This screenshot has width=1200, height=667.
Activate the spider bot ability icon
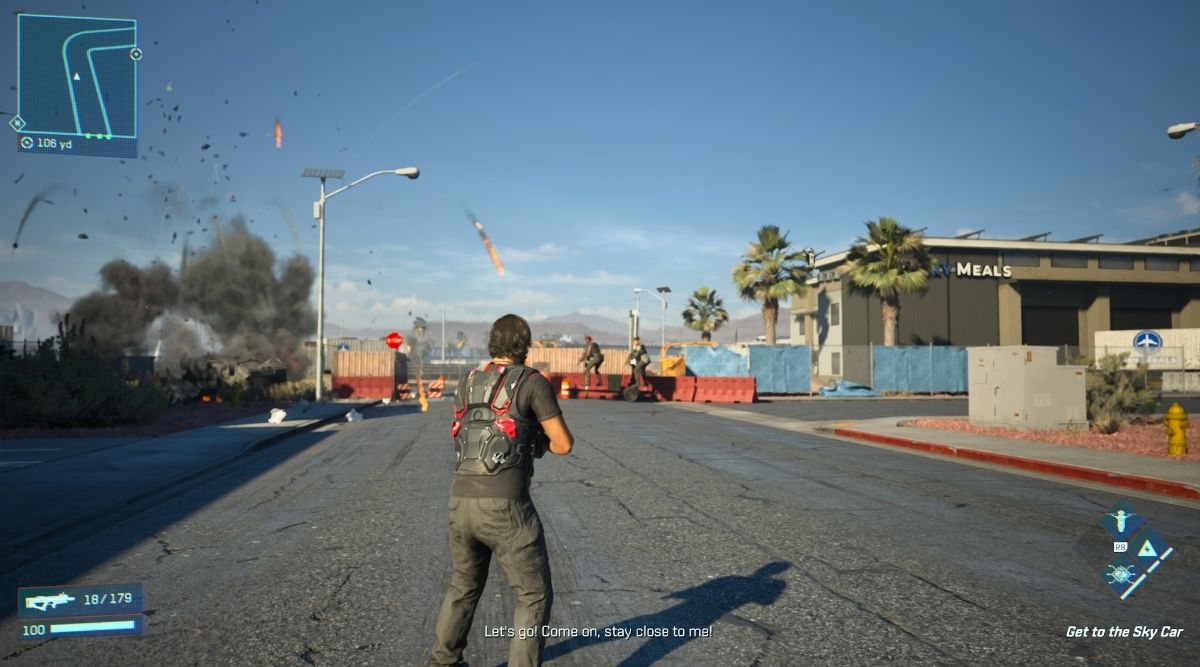coord(1120,575)
